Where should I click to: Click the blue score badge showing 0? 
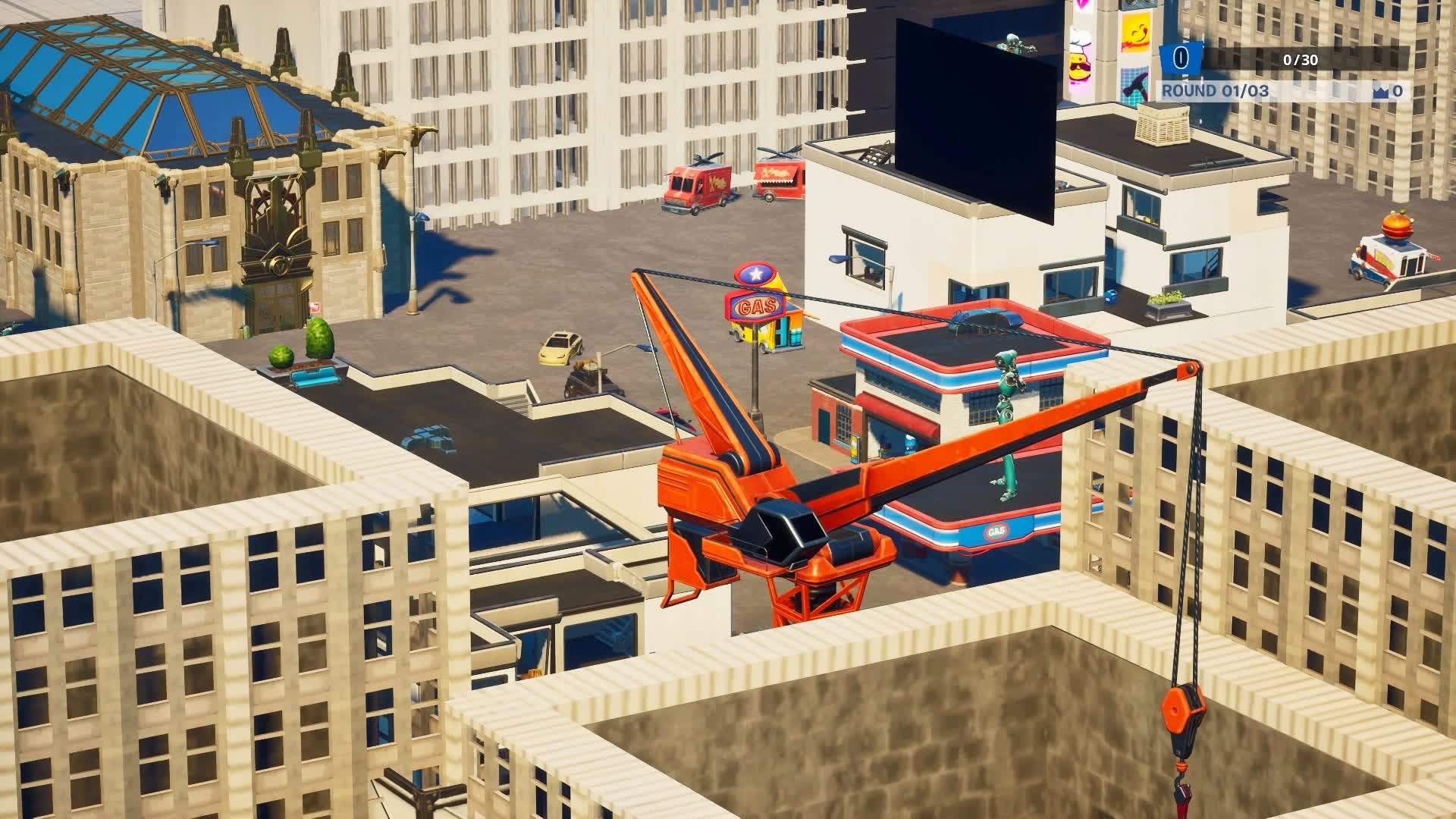pyautogui.click(x=1180, y=57)
